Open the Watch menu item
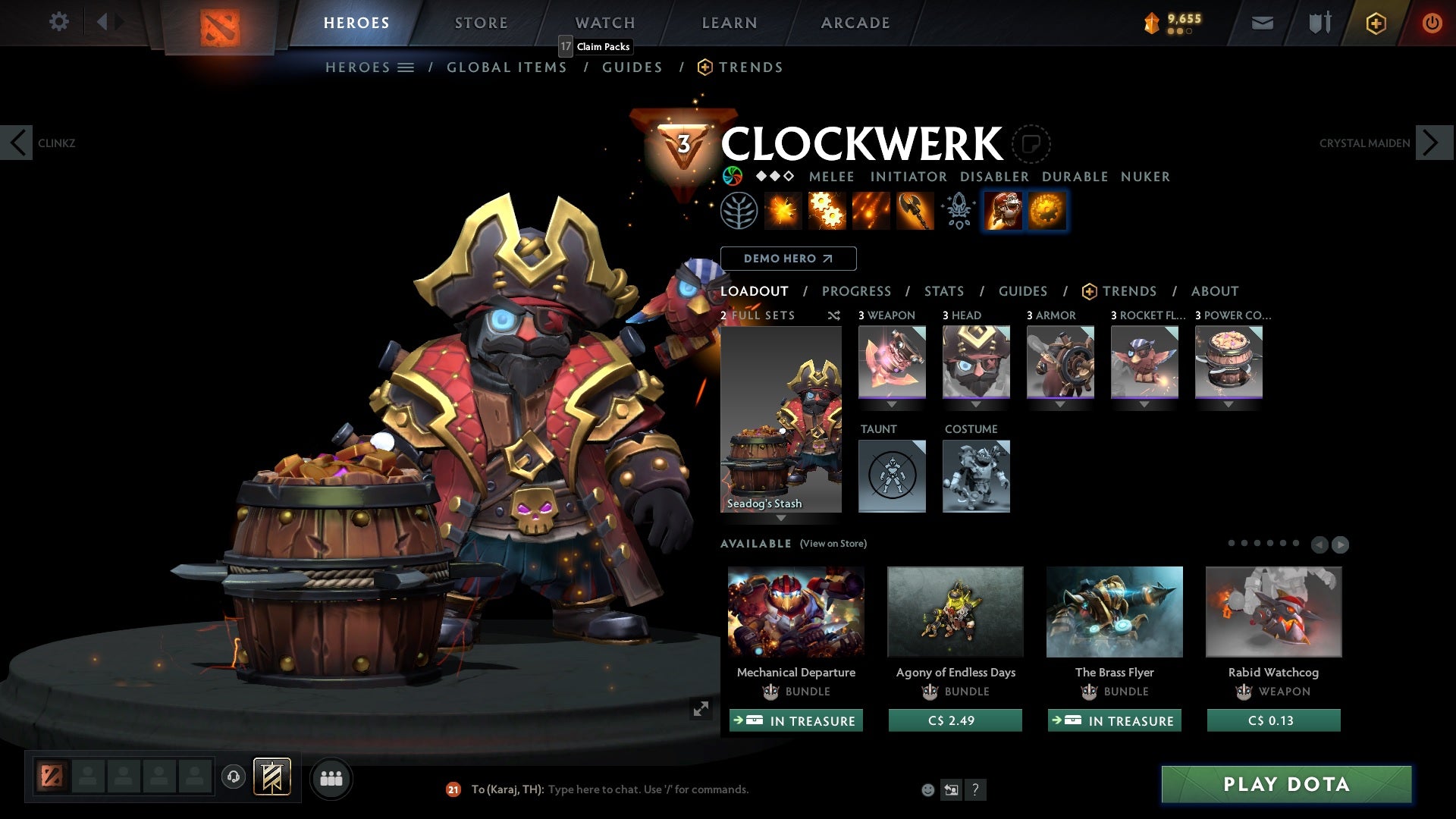The image size is (1456, 819). pyautogui.click(x=604, y=22)
